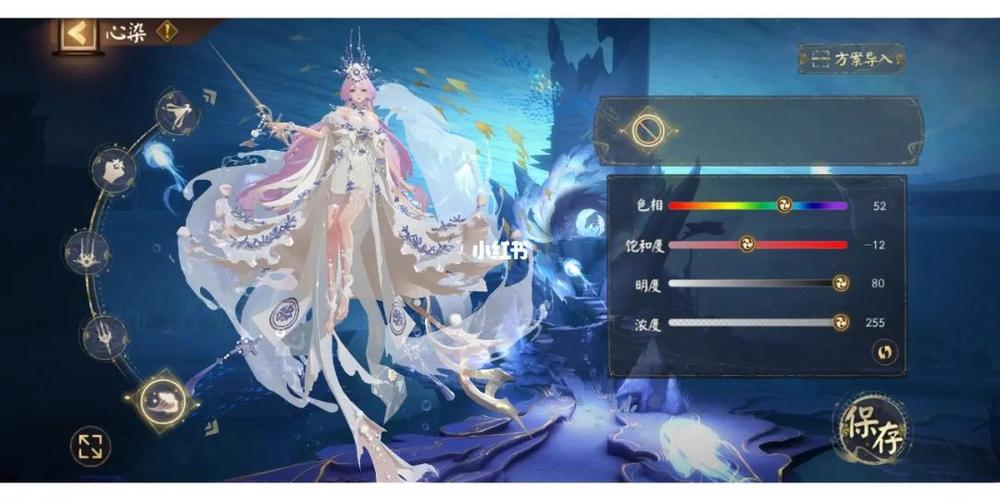Select the topmost dye part icon on the arc
The image size is (1000, 500).
[178, 111]
